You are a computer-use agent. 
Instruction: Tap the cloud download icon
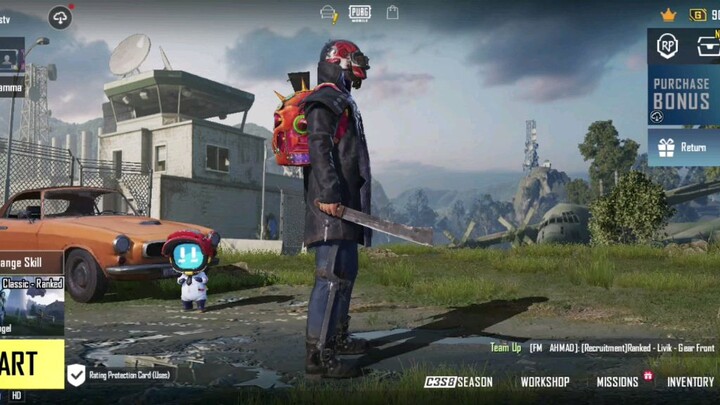coord(60,17)
